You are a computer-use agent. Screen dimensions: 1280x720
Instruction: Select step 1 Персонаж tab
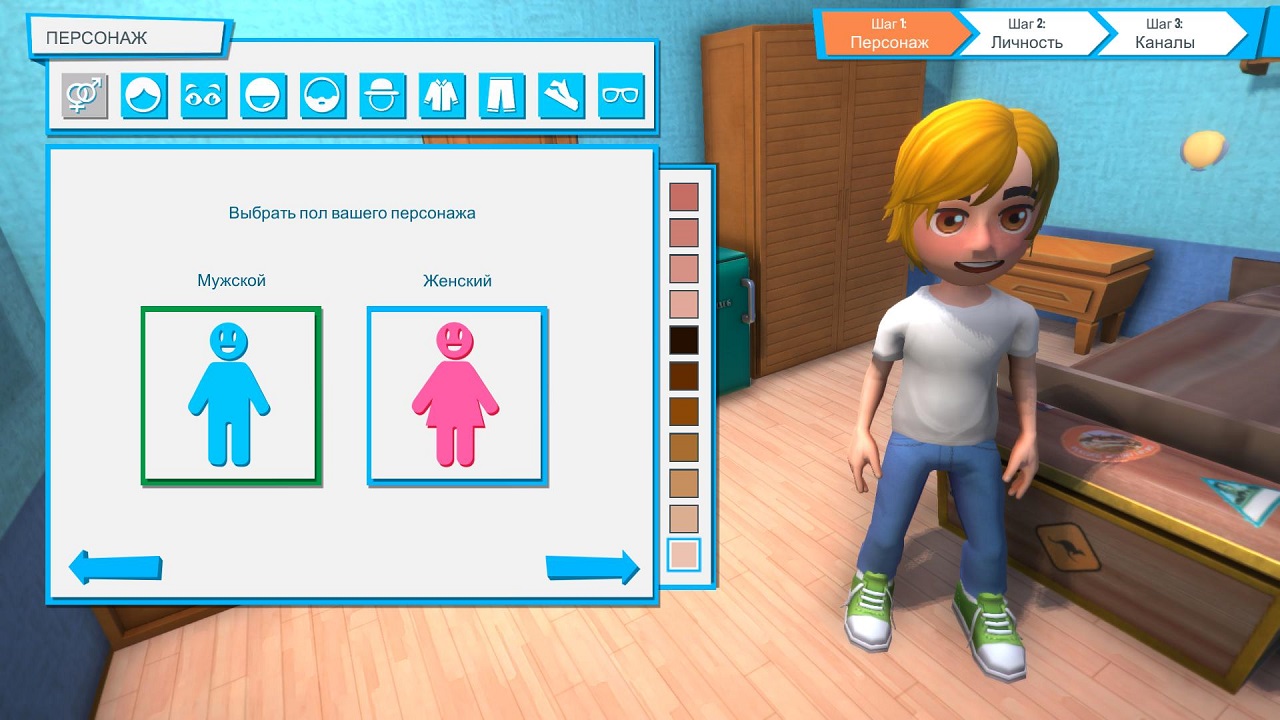click(889, 34)
